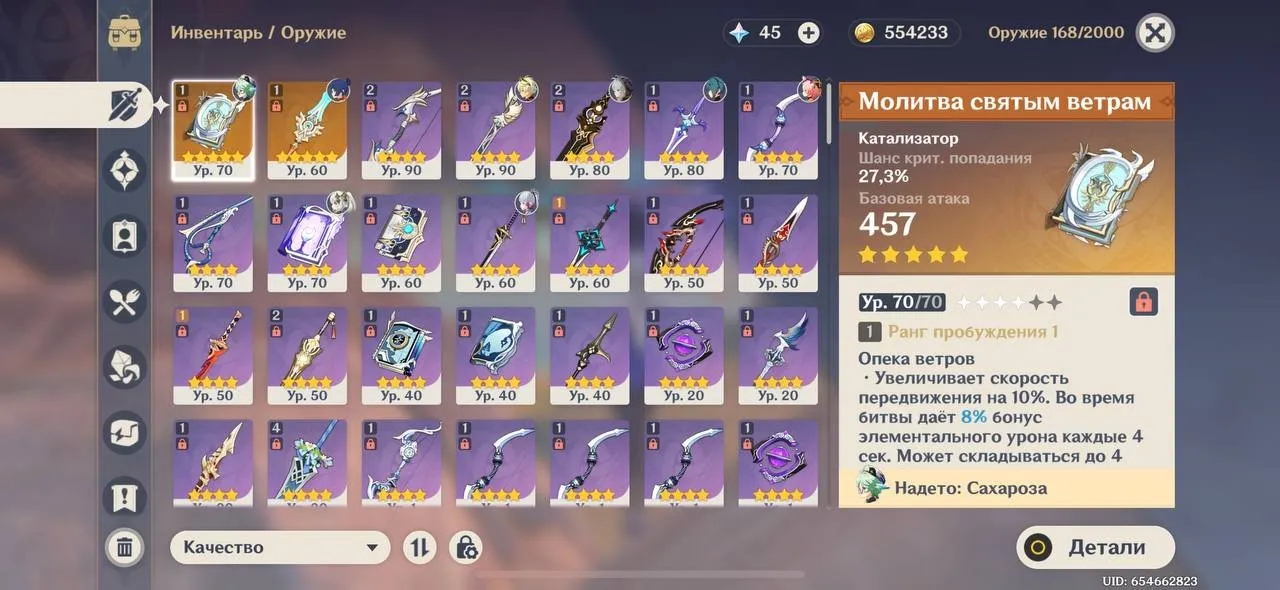Open the Качество sort dropdown

(280, 547)
